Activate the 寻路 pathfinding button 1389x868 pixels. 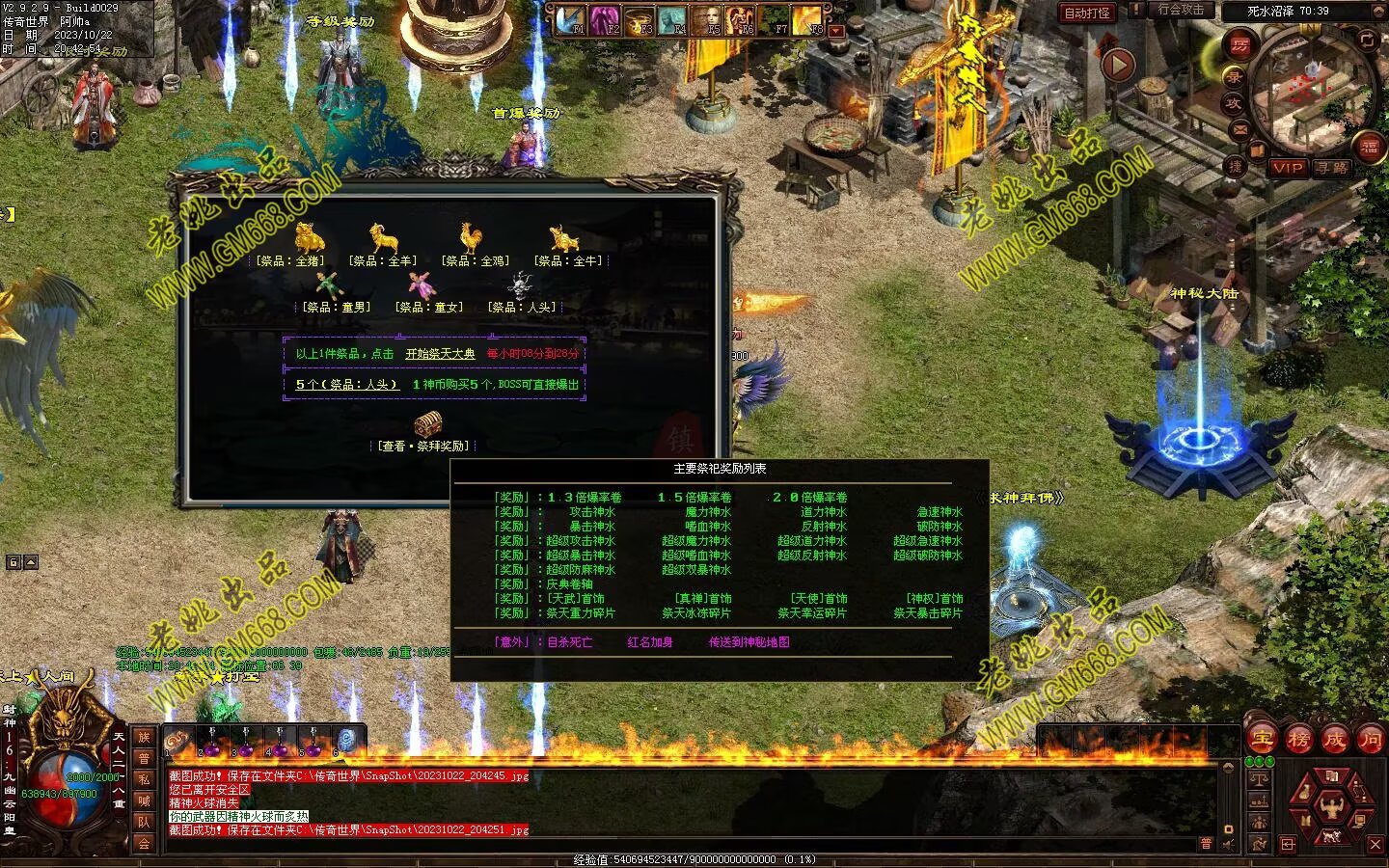point(1333,168)
